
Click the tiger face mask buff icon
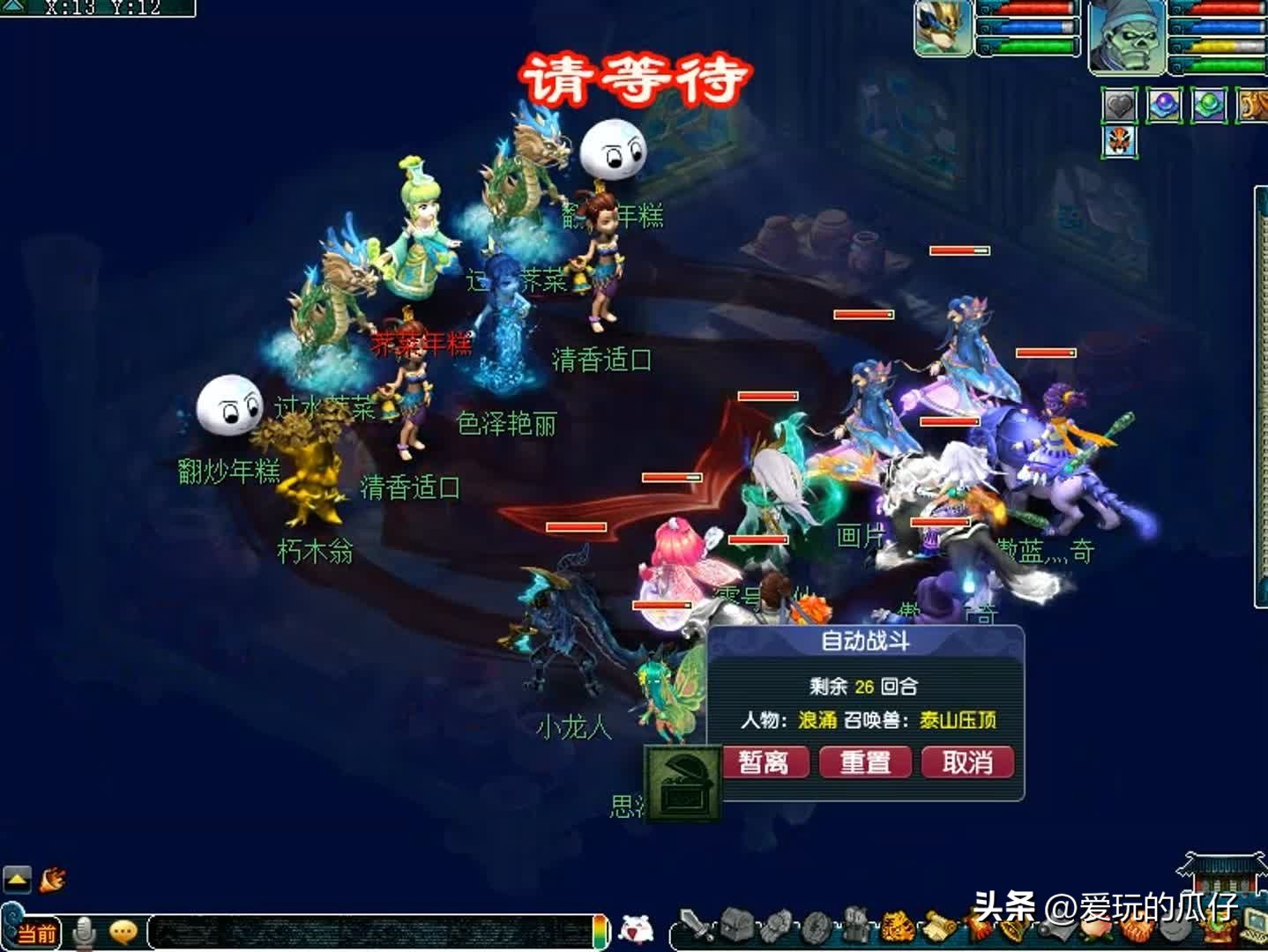coord(1121,142)
